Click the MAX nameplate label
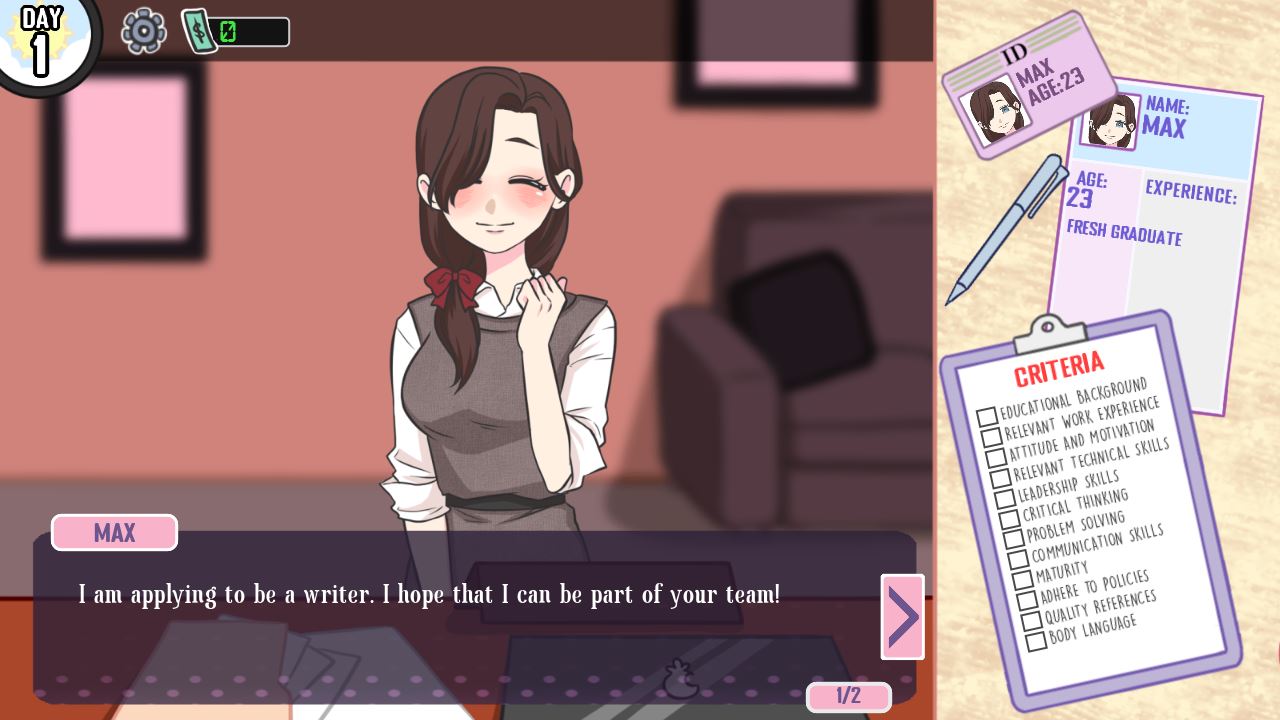This screenshot has width=1280, height=720. [x=113, y=532]
